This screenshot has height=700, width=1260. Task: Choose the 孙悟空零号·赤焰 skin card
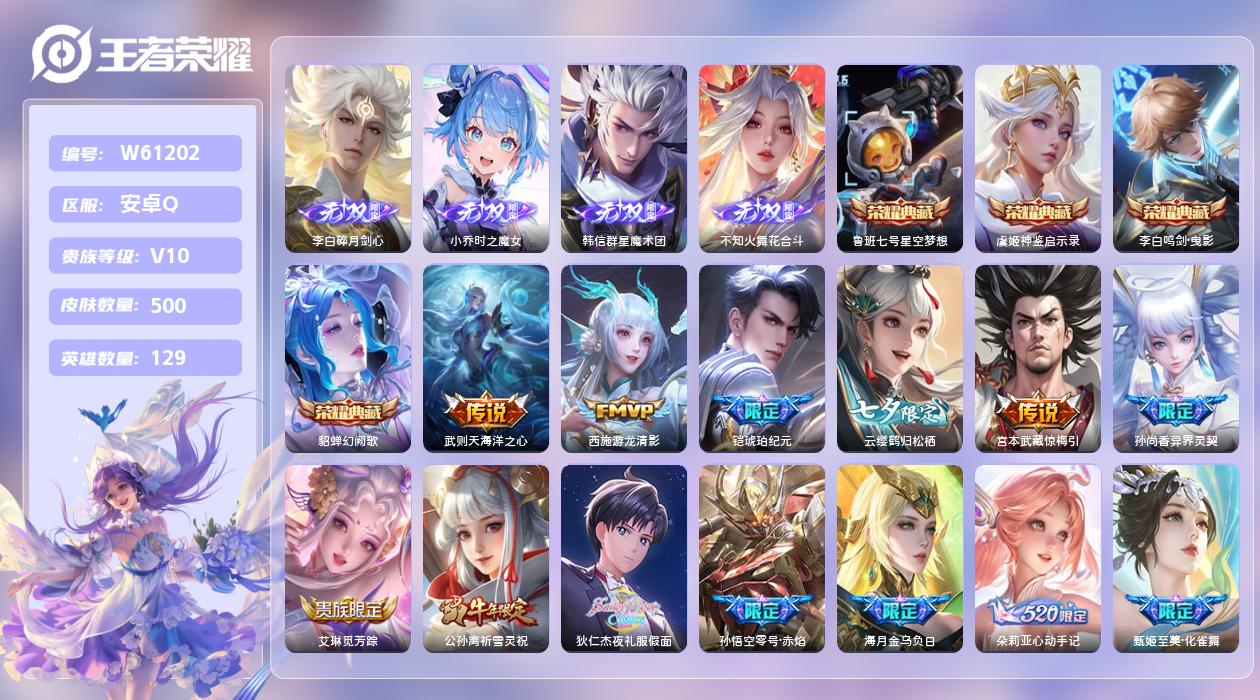point(762,558)
